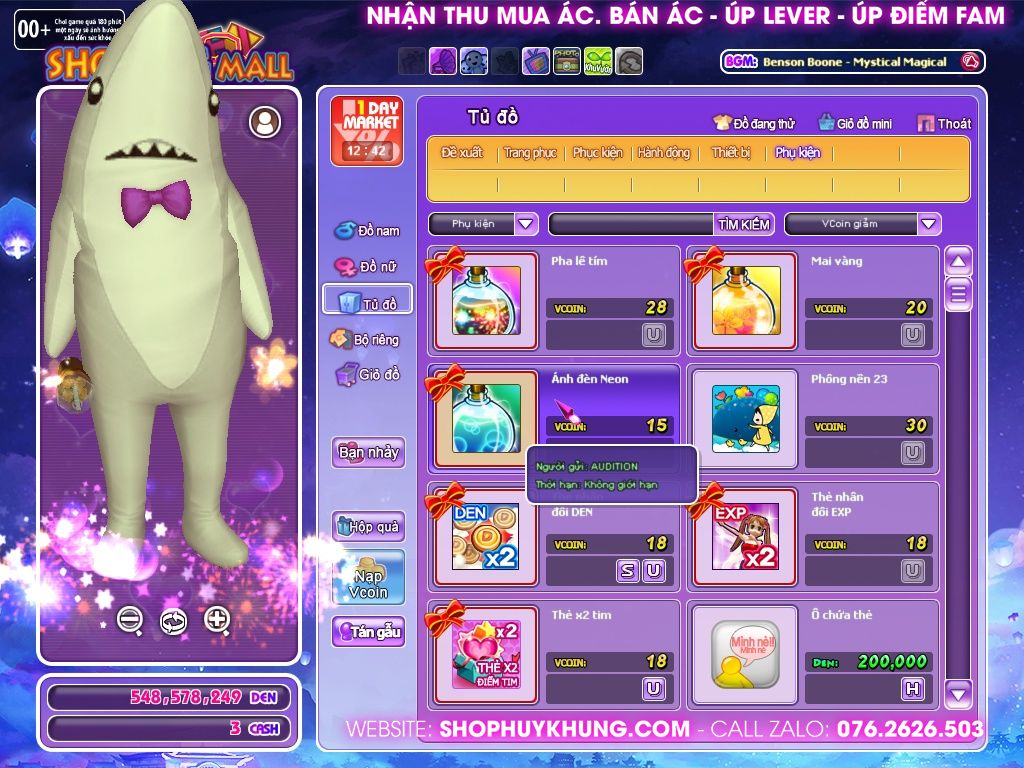Show Đồ đang thử items
This screenshot has width=1024, height=768.
click(x=754, y=123)
